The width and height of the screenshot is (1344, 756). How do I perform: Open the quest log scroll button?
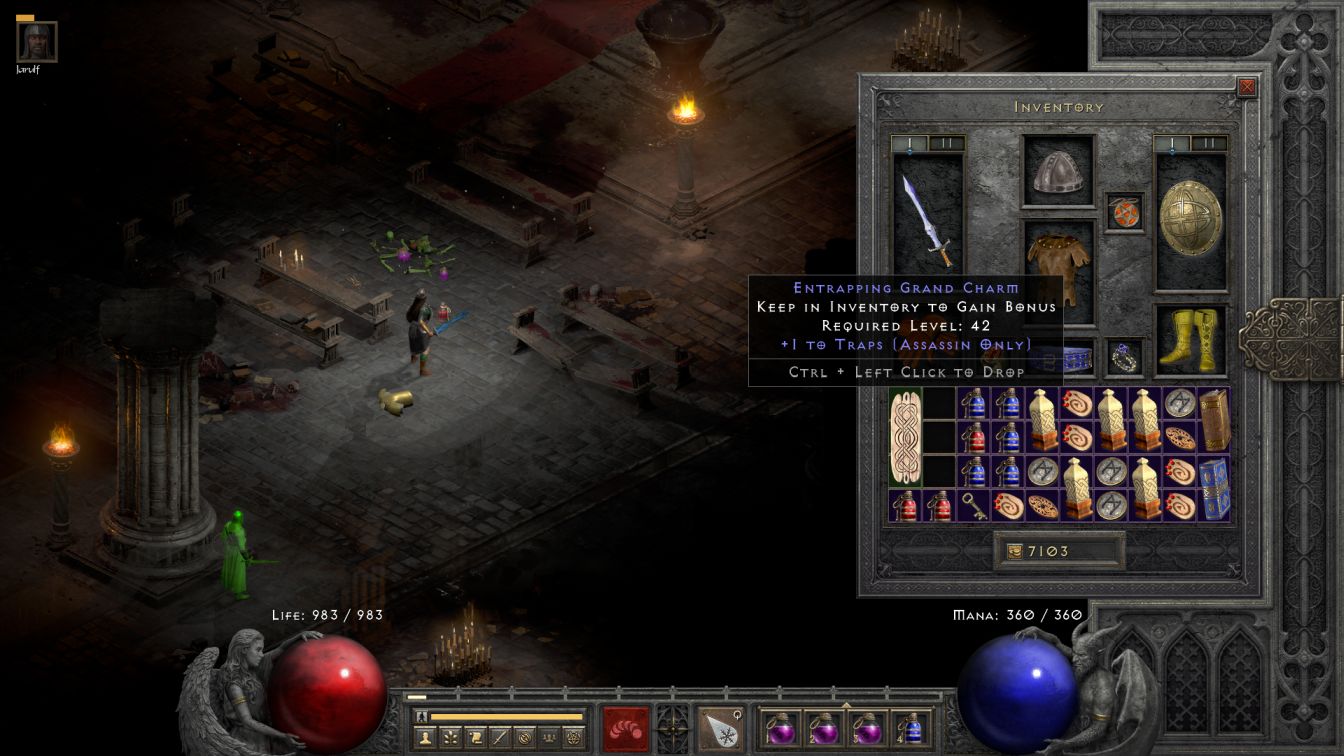475,737
